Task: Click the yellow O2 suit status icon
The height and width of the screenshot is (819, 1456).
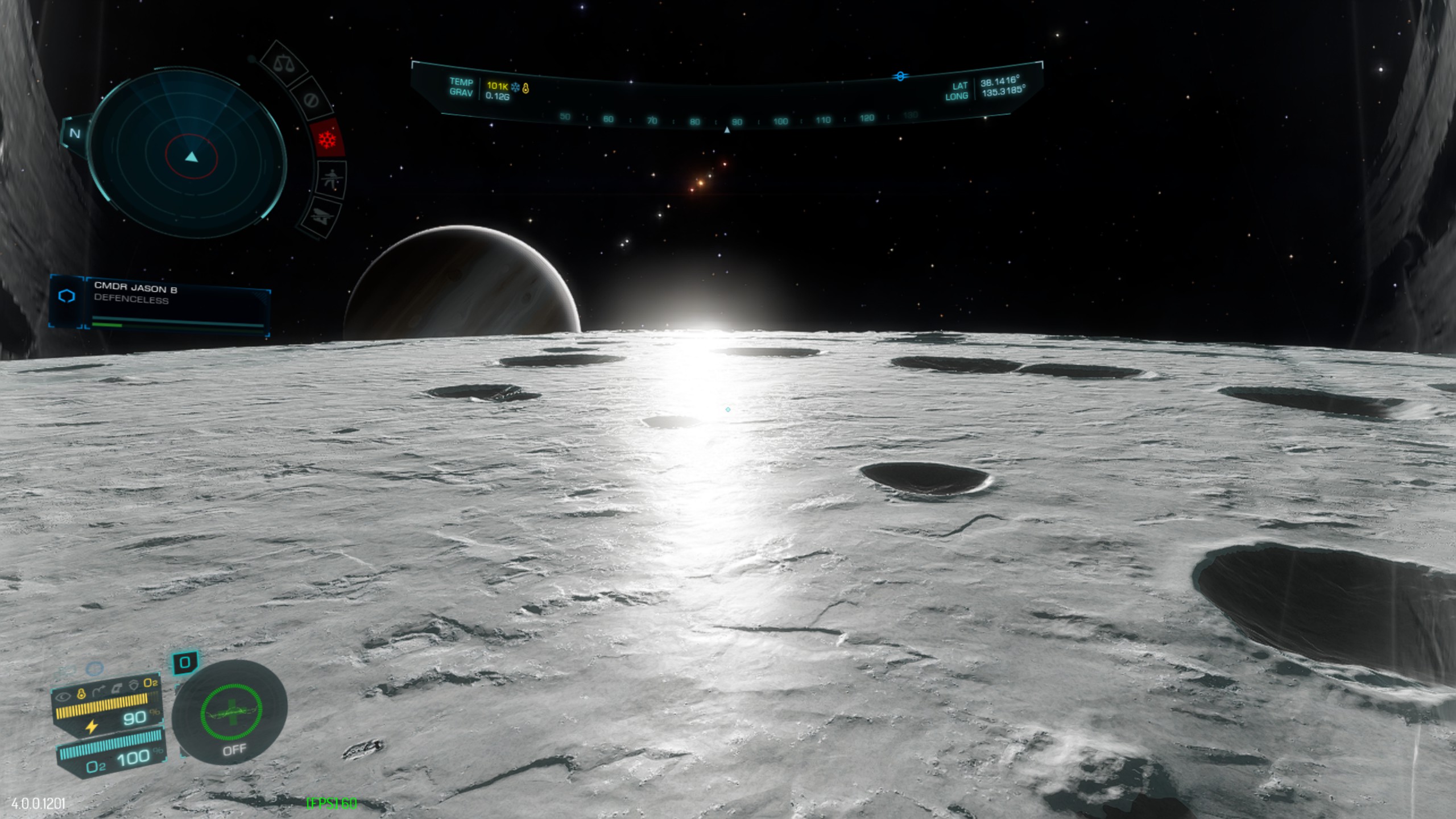Action: [150, 682]
